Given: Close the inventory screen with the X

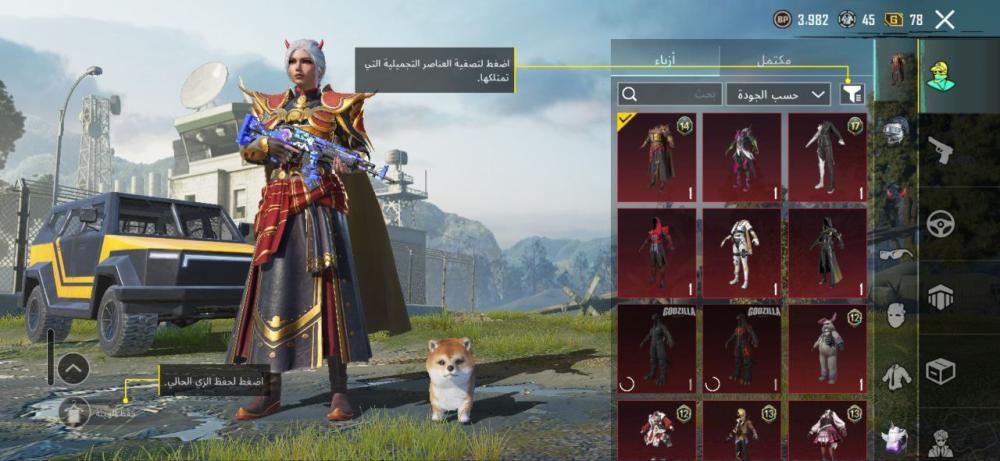Looking at the screenshot, I should point(944,19).
